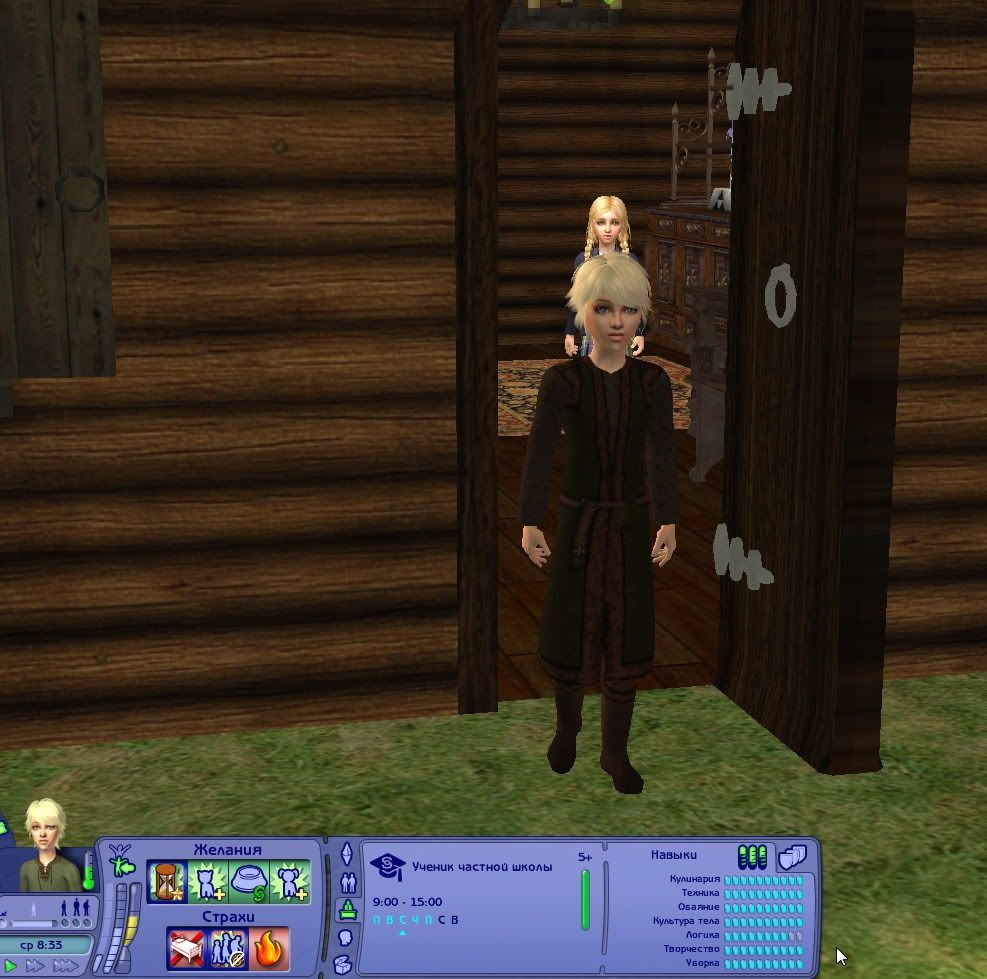Image resolution: width=987 pixels, height=979 pixels.
Task: Click the private school graduation cap icon
Action: point(387,867)
